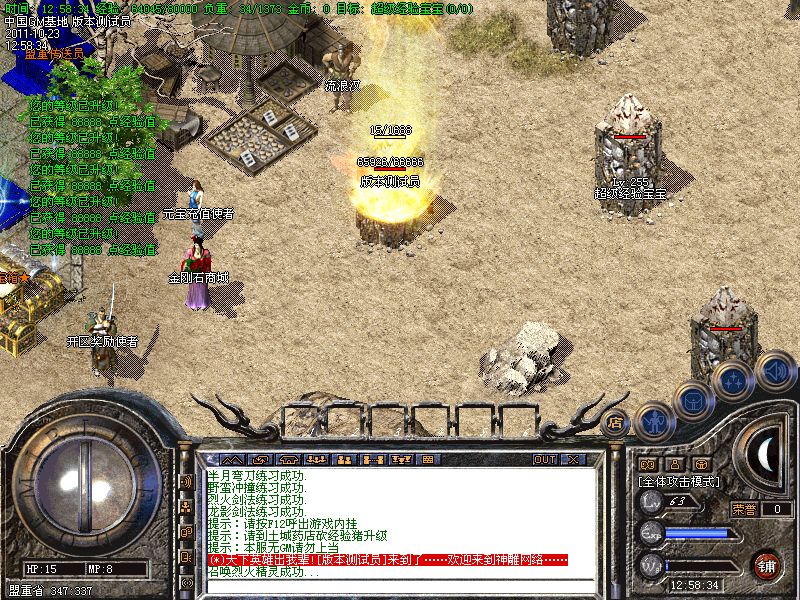Click the chat text input line
The image size is (800, 600).
point(390,585)
